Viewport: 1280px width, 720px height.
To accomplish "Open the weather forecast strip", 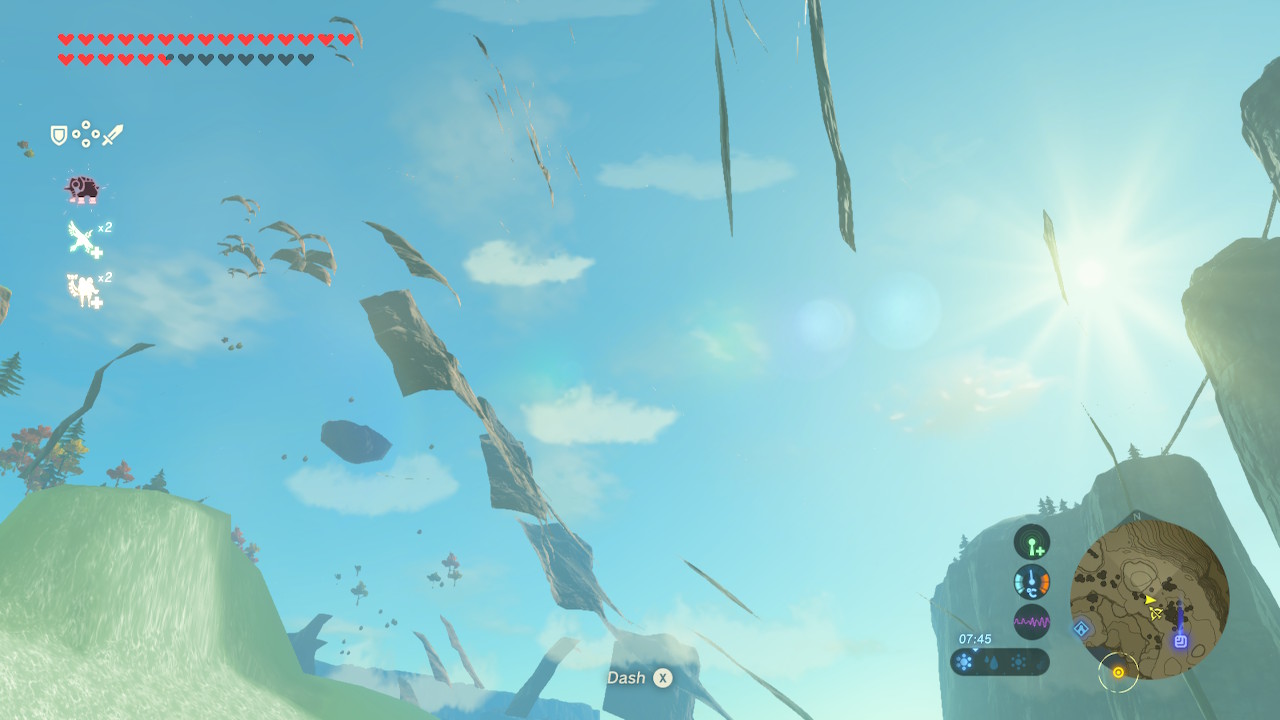I will [x=999, y=662].
